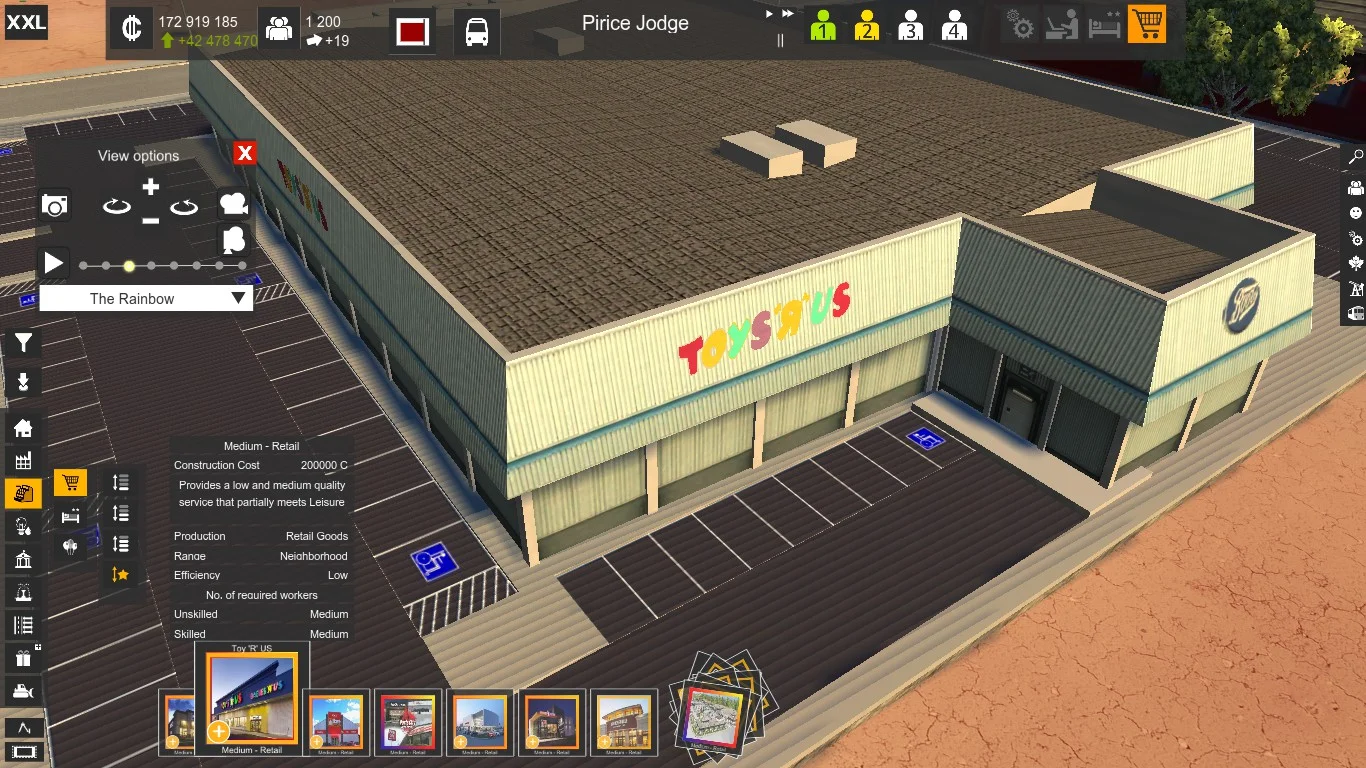
Task: Close the View options panel
Action: [245, 153]
